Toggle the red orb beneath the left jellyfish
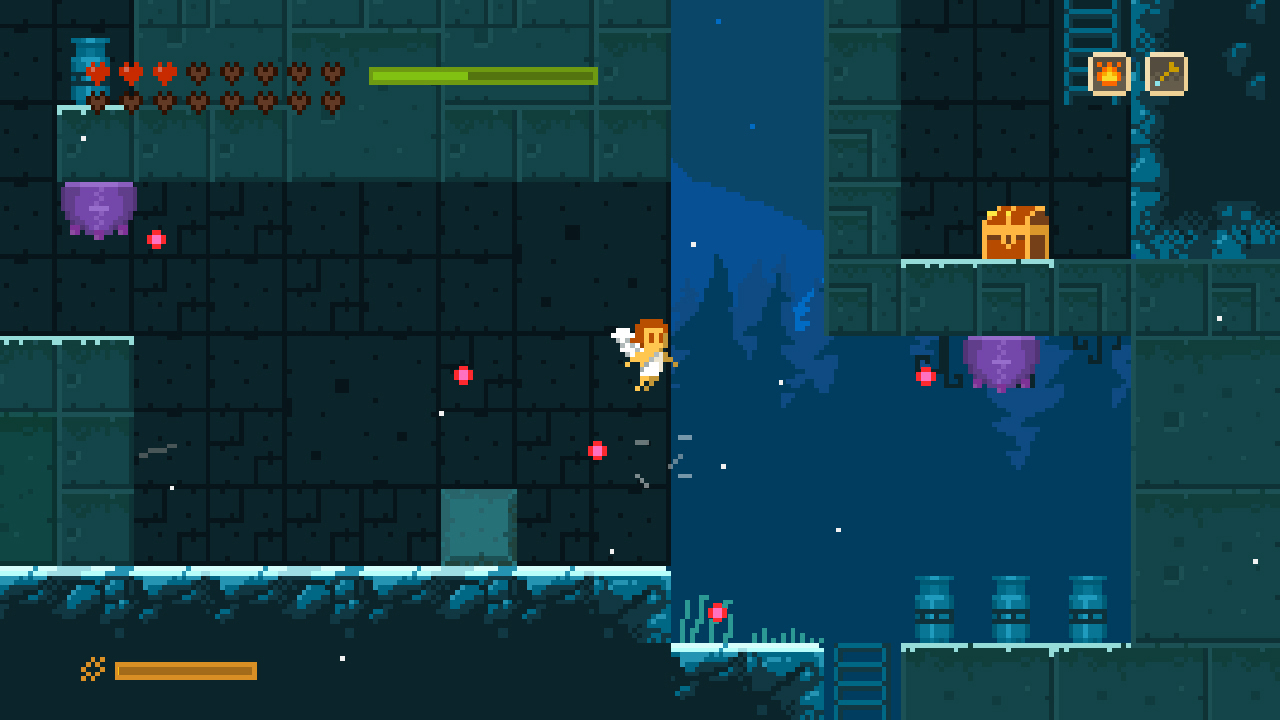The height and width of the screenshot is (720, 1280). click(x=155, y=238)
